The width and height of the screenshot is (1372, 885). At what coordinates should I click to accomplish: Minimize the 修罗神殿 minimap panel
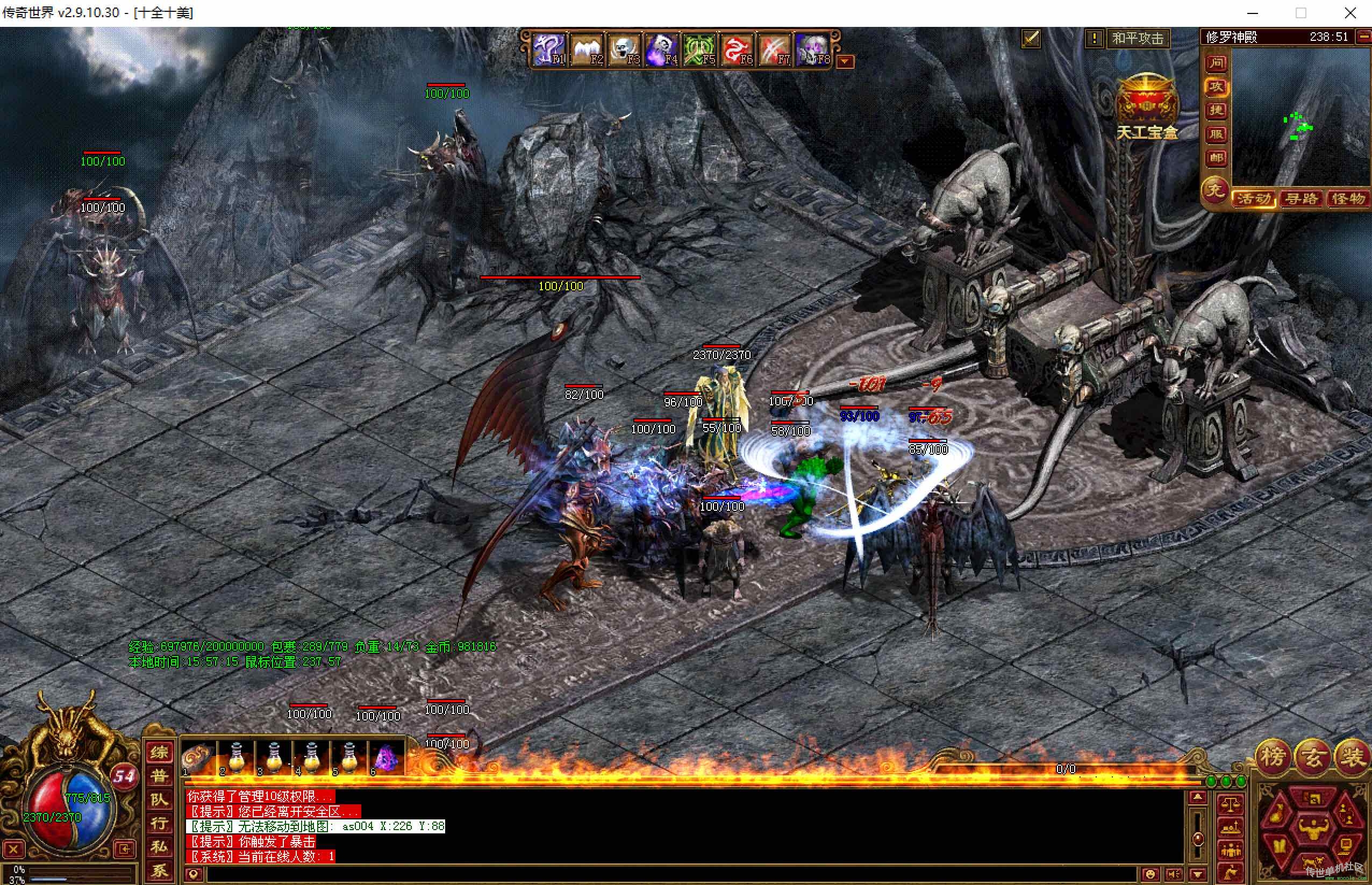pyautogui.click(x=1364, y=37)
